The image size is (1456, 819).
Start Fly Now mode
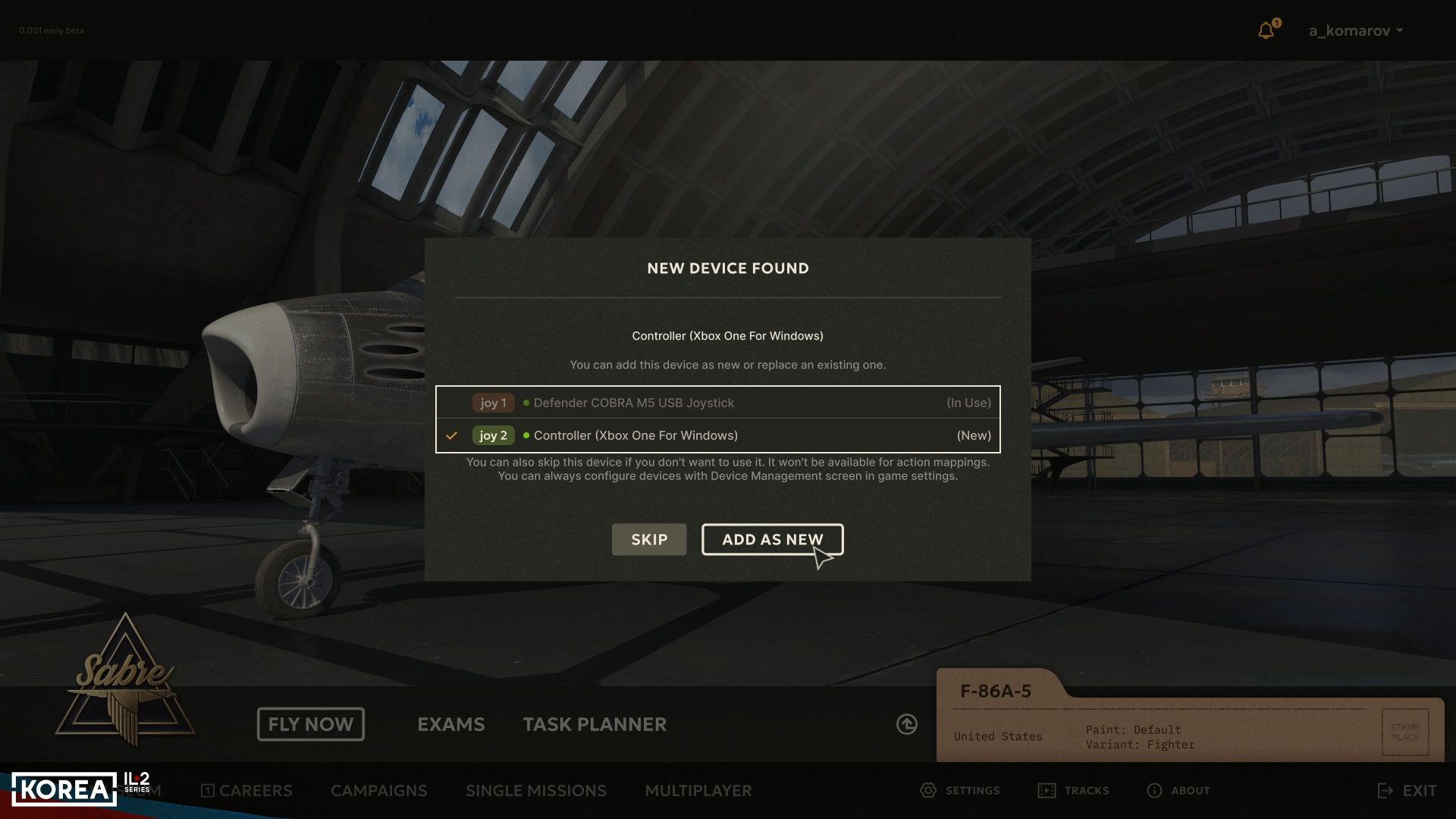[310, 724]
